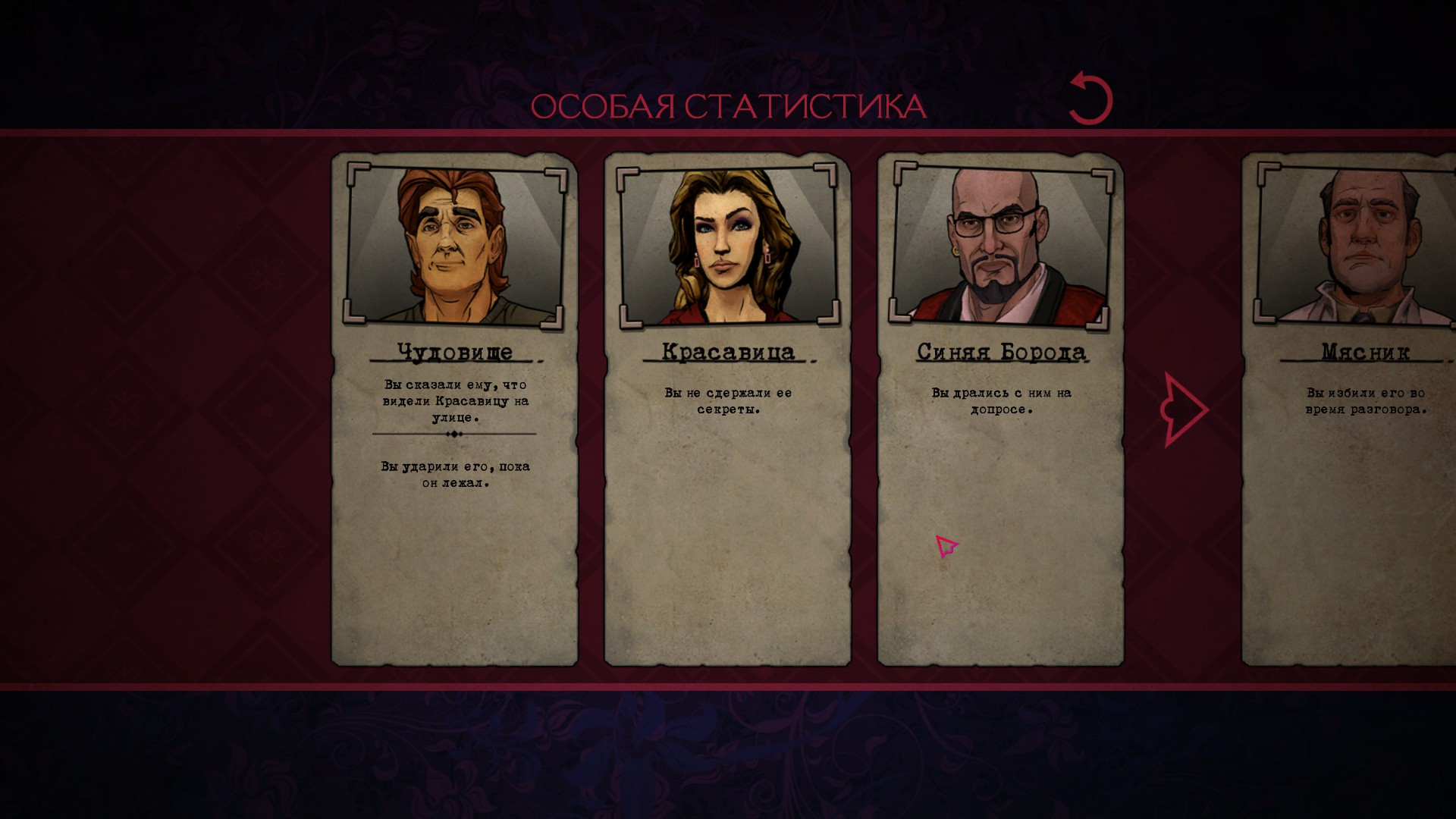
Task: Select the Мясник character card
Action: point(1350,409)
